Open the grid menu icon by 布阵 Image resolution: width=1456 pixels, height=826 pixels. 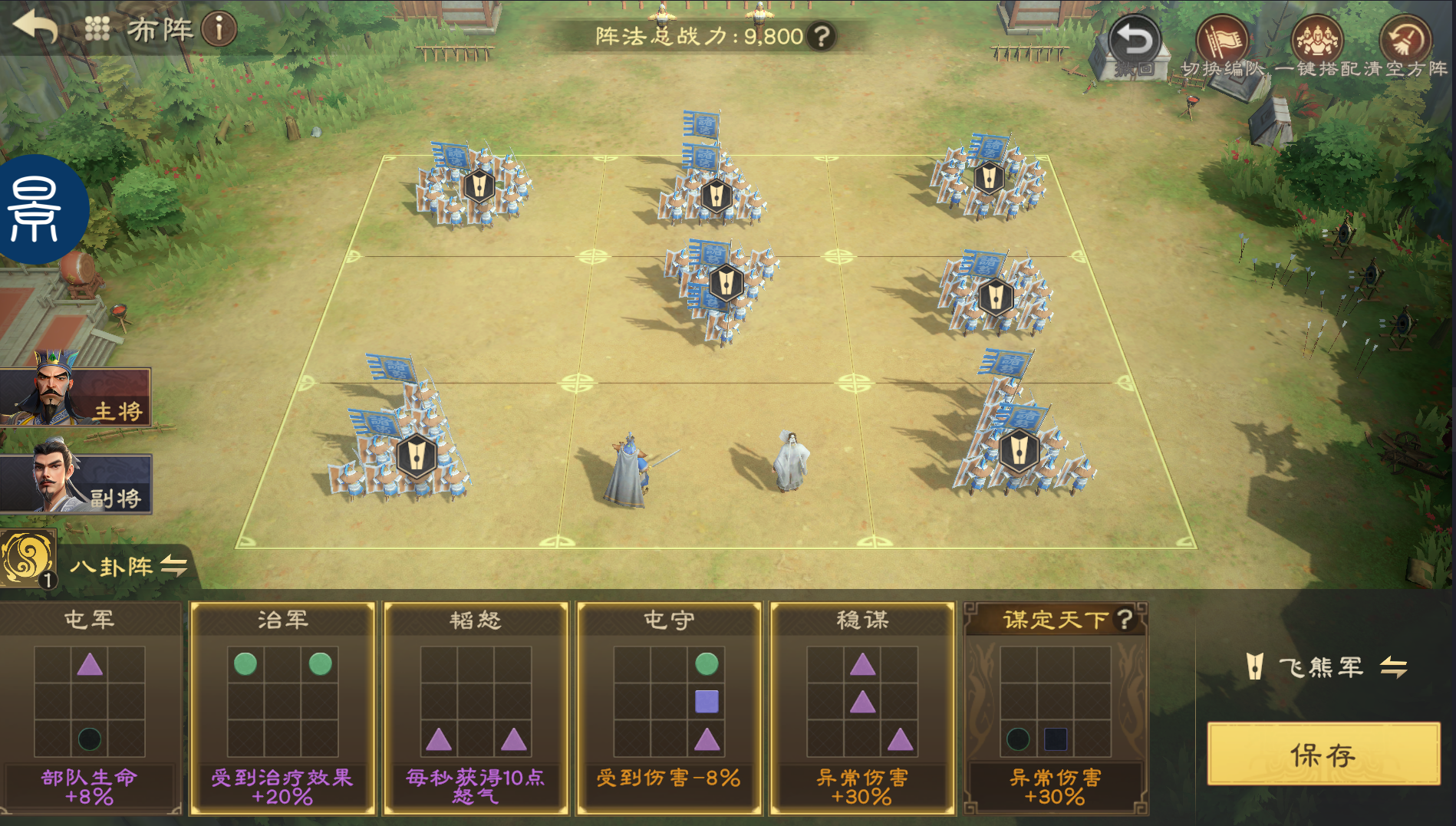point(97,29)
